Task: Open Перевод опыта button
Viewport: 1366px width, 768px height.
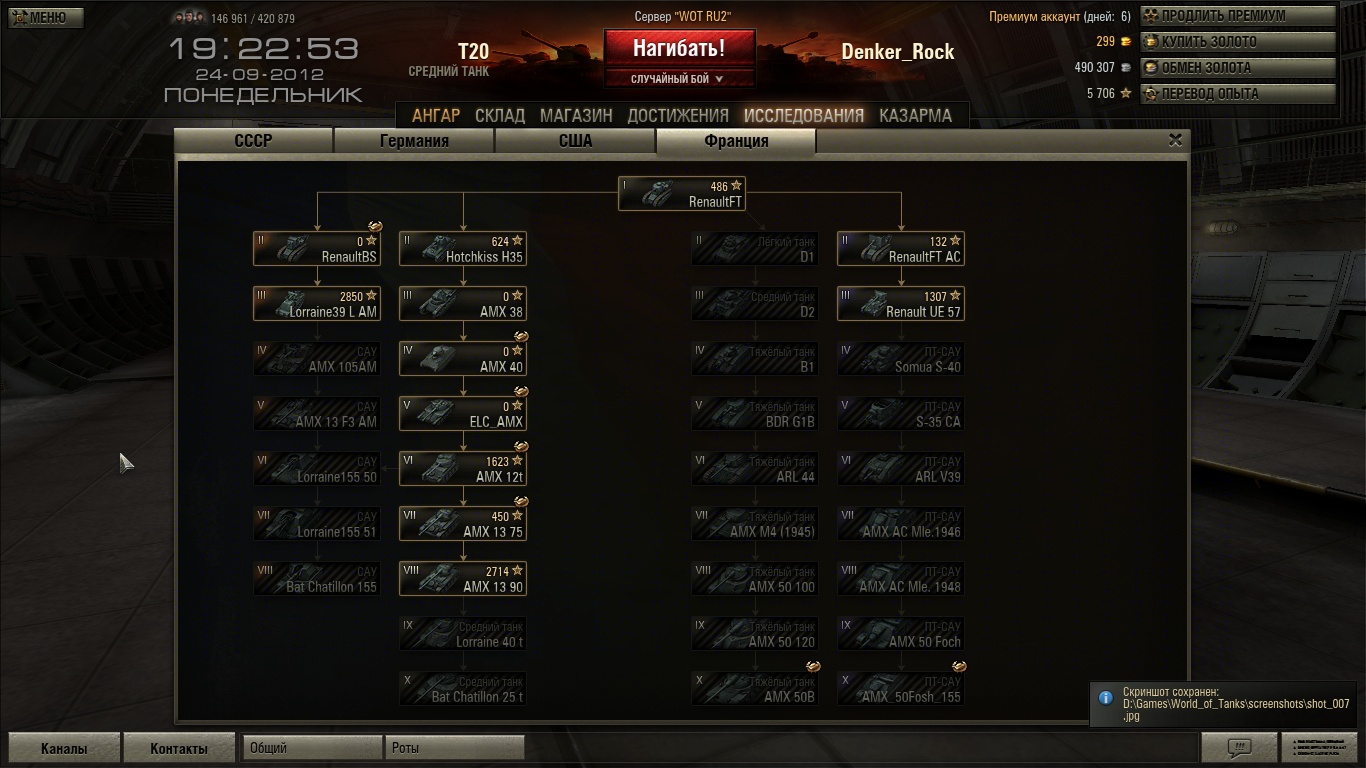Action: click(1238, 94)
